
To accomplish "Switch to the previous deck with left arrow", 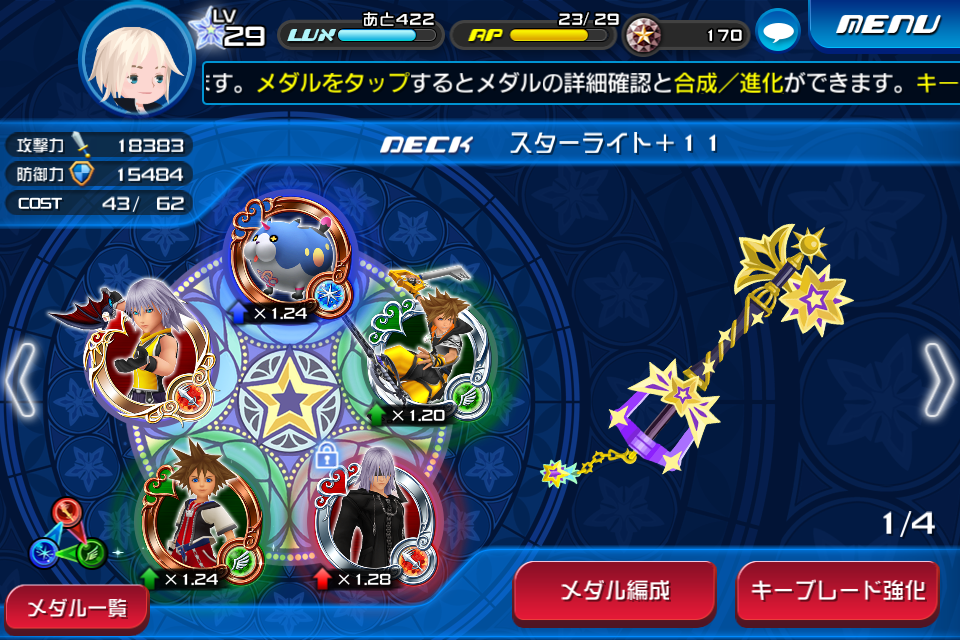I will [x=22, y=380].
